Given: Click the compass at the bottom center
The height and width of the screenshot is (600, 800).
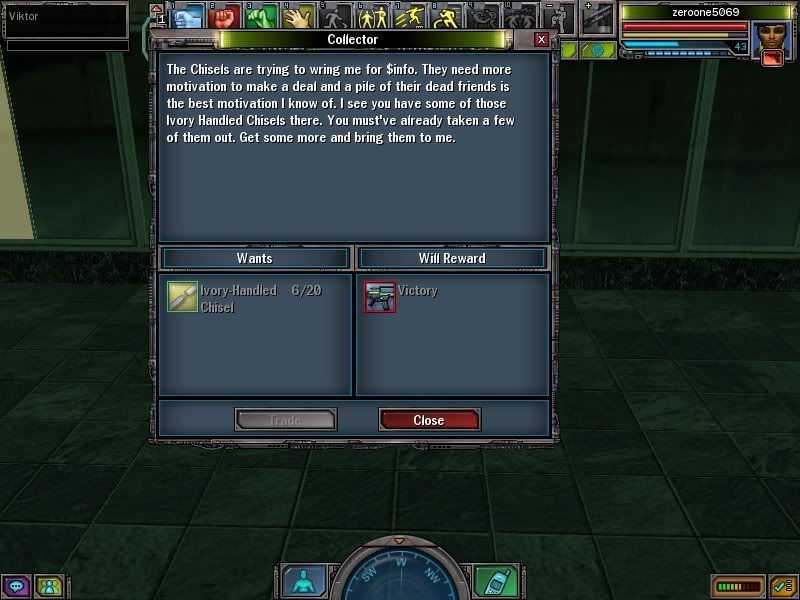Looking at the screenshot, I should point(400,575).
